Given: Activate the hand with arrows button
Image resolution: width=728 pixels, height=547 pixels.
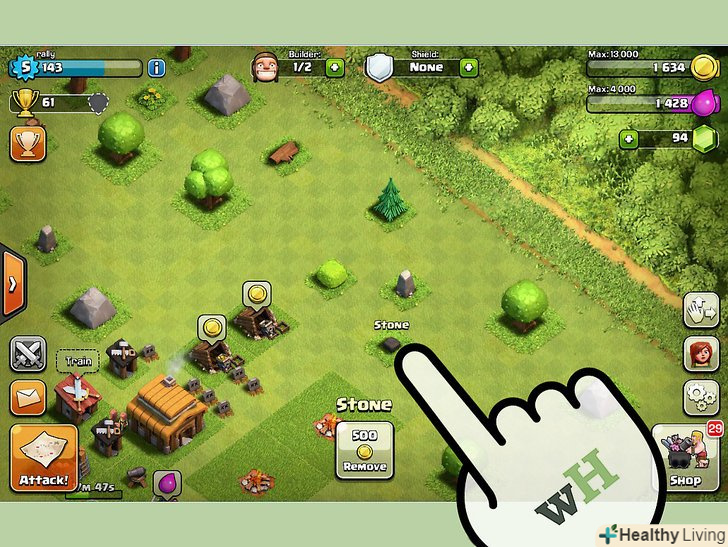Looking at the screenshot, I should coord(701,309).
